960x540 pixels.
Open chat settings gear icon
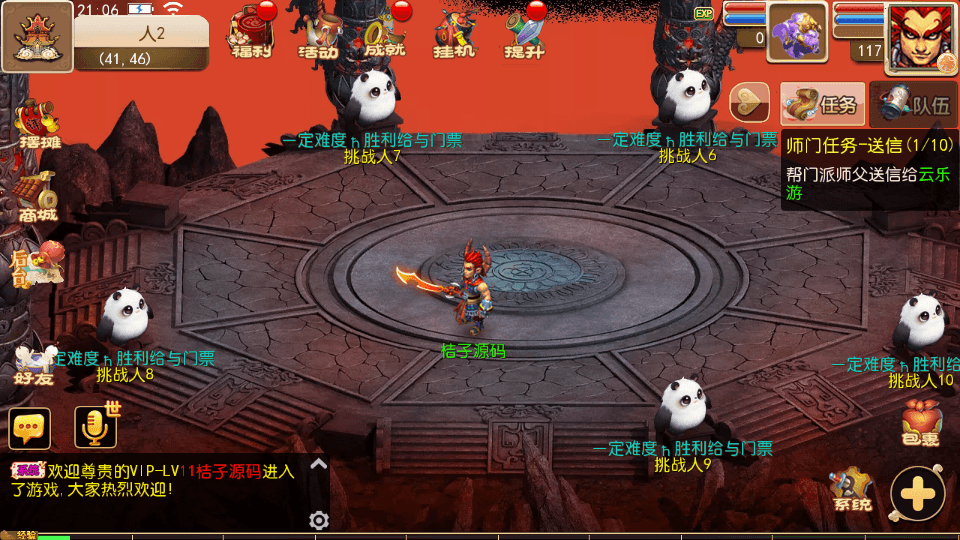point(319,520)
